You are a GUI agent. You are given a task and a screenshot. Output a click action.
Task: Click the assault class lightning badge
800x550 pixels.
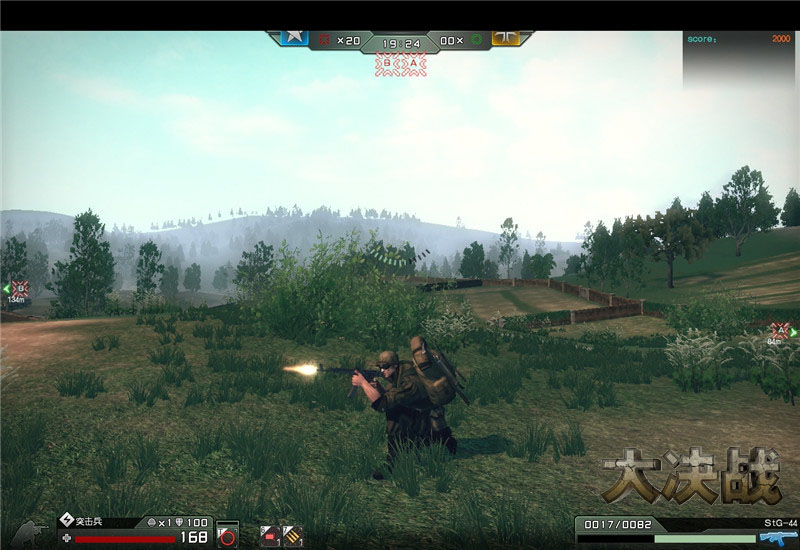(67, 521)
